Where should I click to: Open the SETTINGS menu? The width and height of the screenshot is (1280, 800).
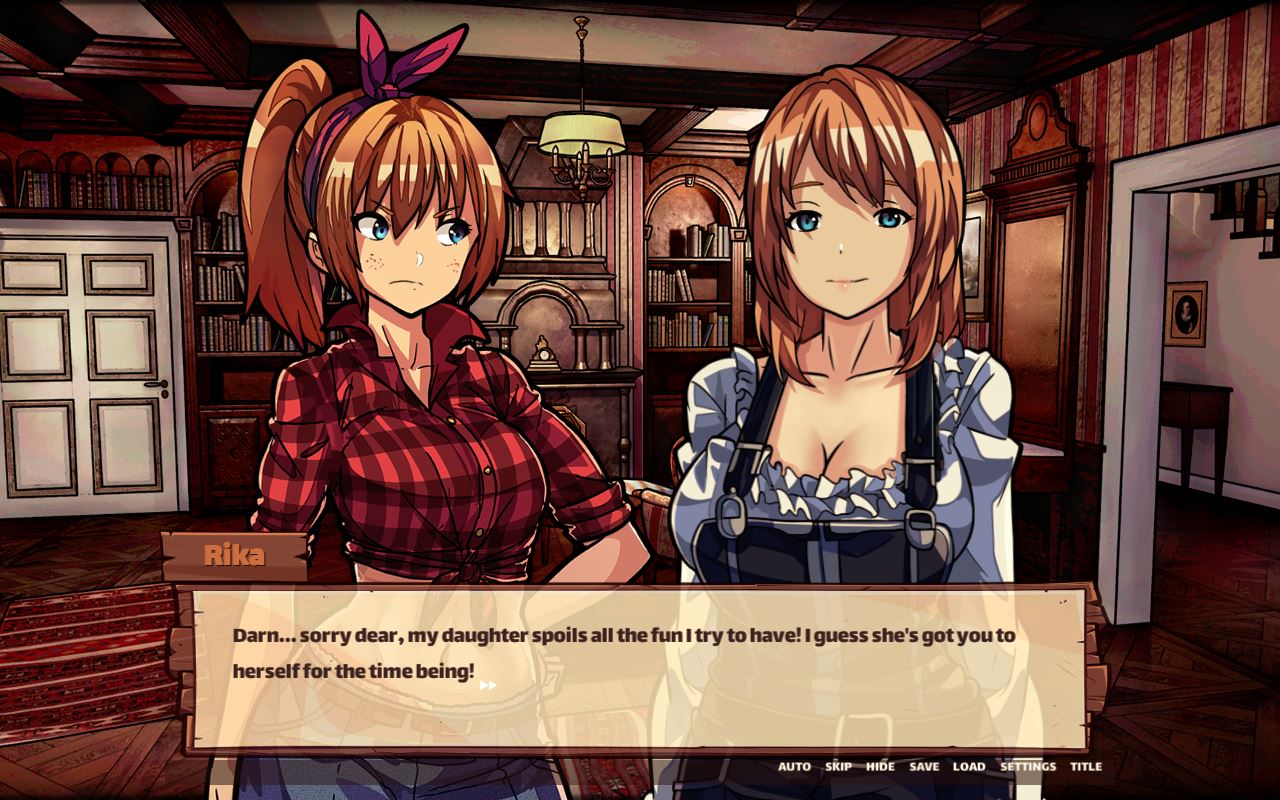[x=1028, y=767]
